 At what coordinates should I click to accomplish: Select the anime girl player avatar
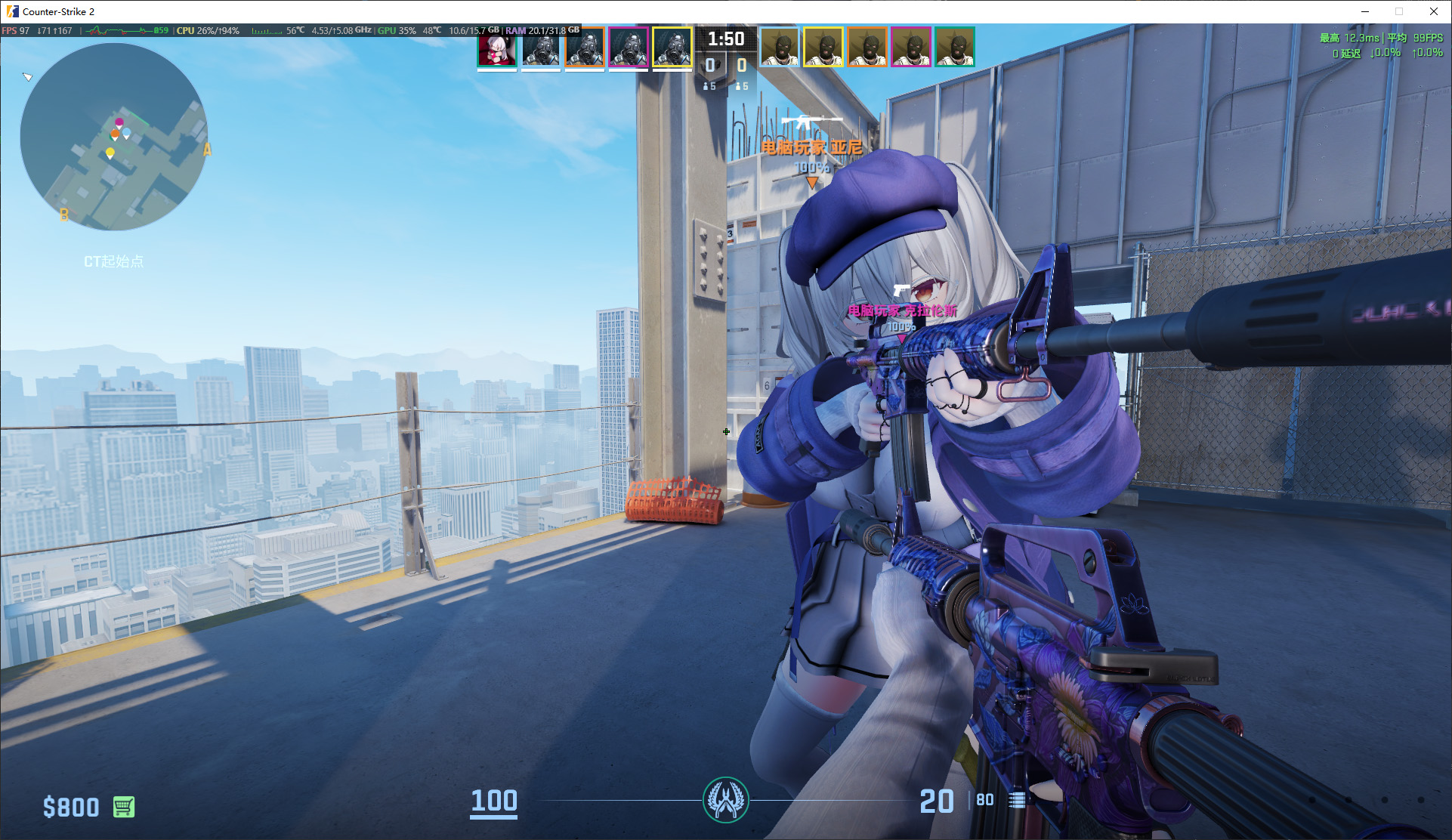pos(497,48)
